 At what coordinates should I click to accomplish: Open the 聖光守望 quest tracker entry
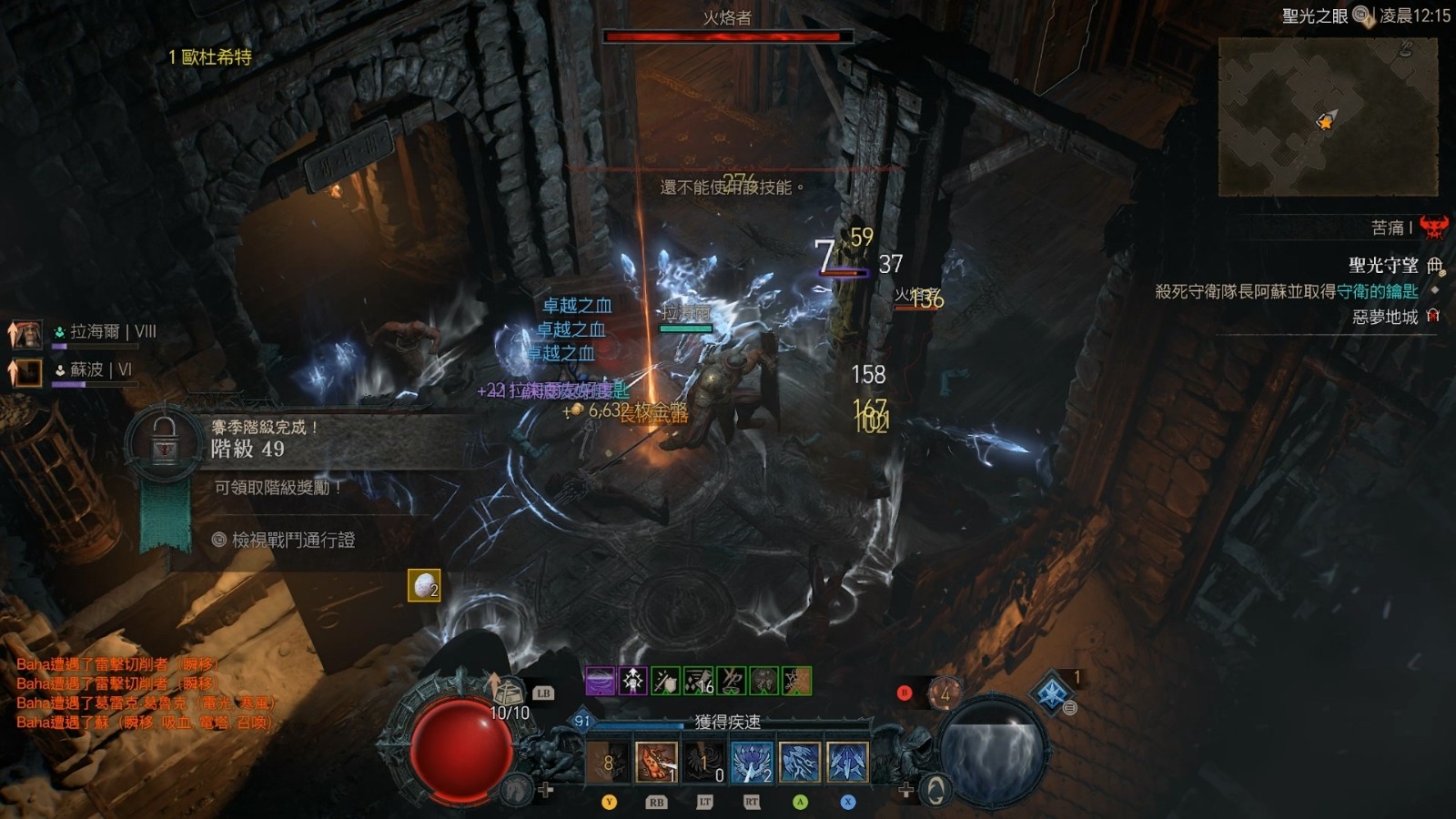click(x=1383, y=265)
